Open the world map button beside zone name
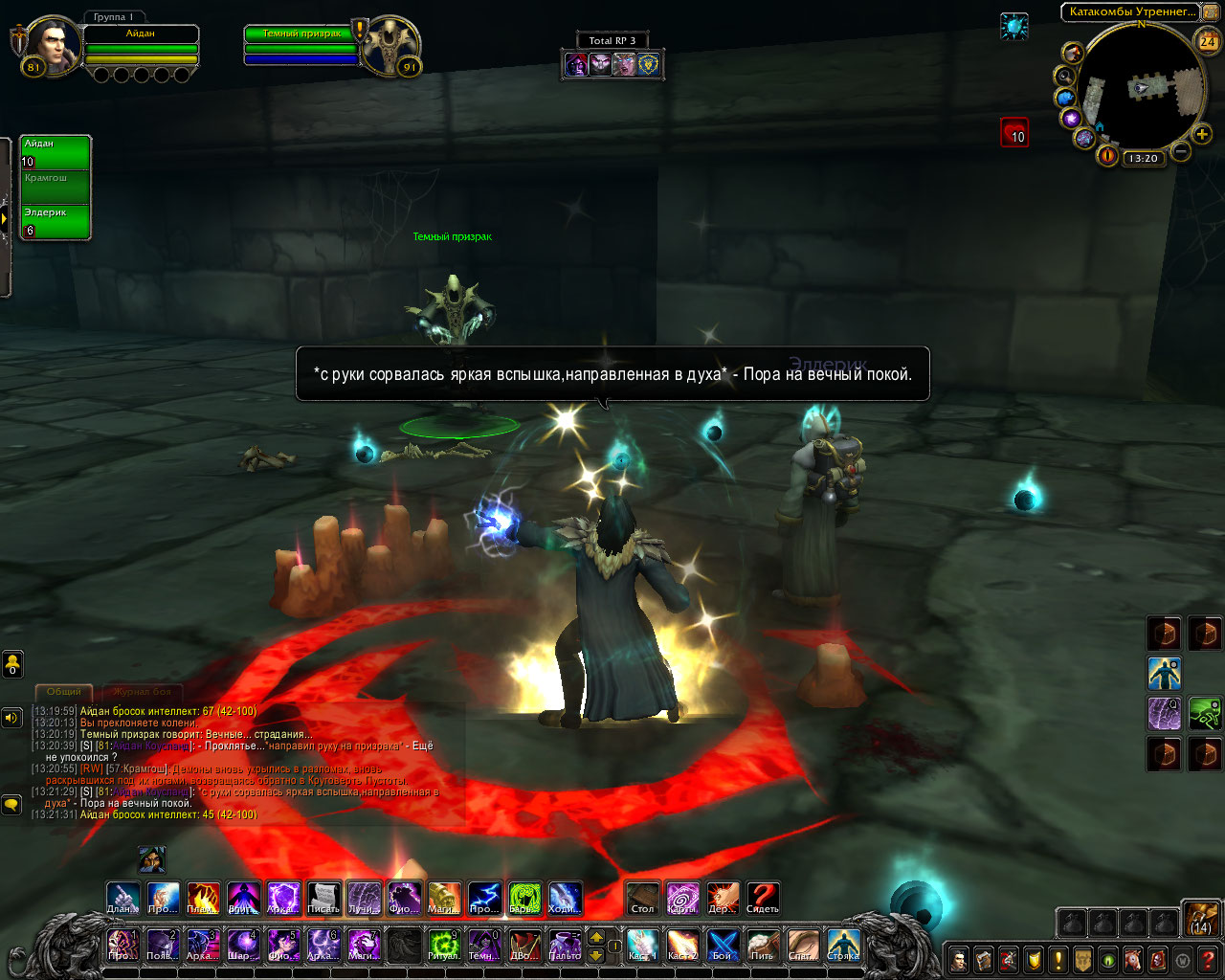 1210,12
